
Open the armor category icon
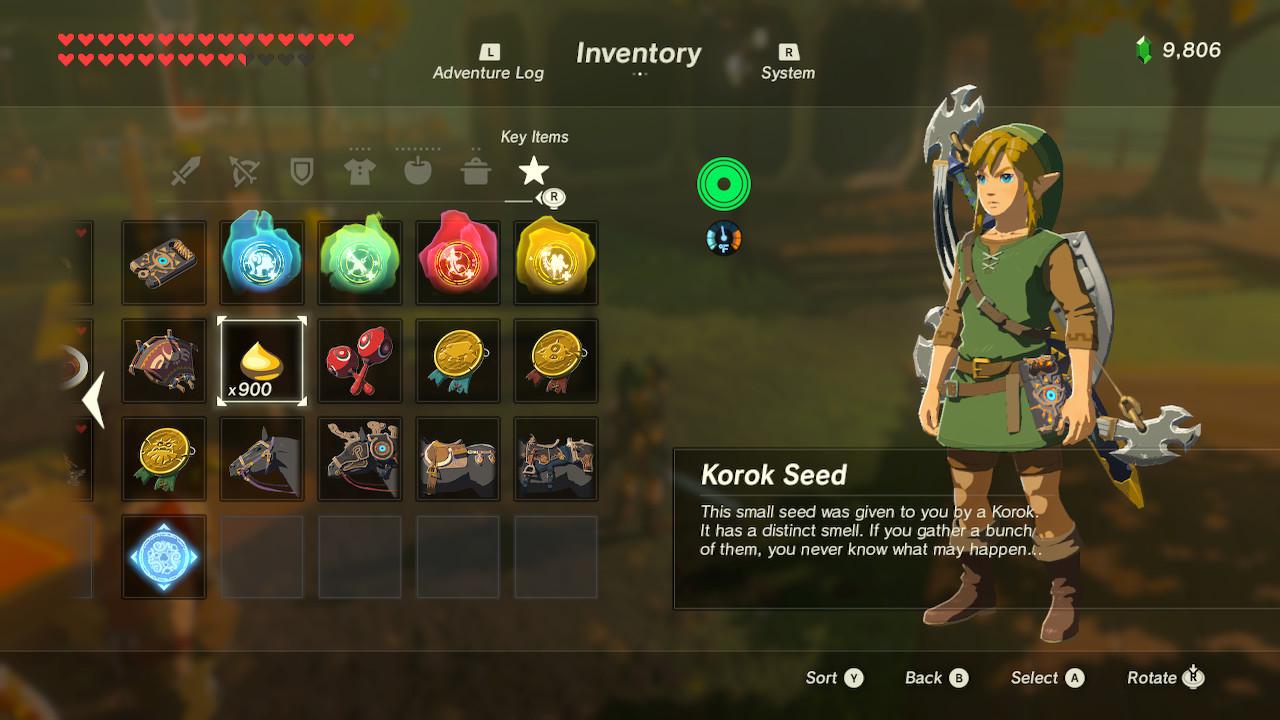[x=359, y=170]
